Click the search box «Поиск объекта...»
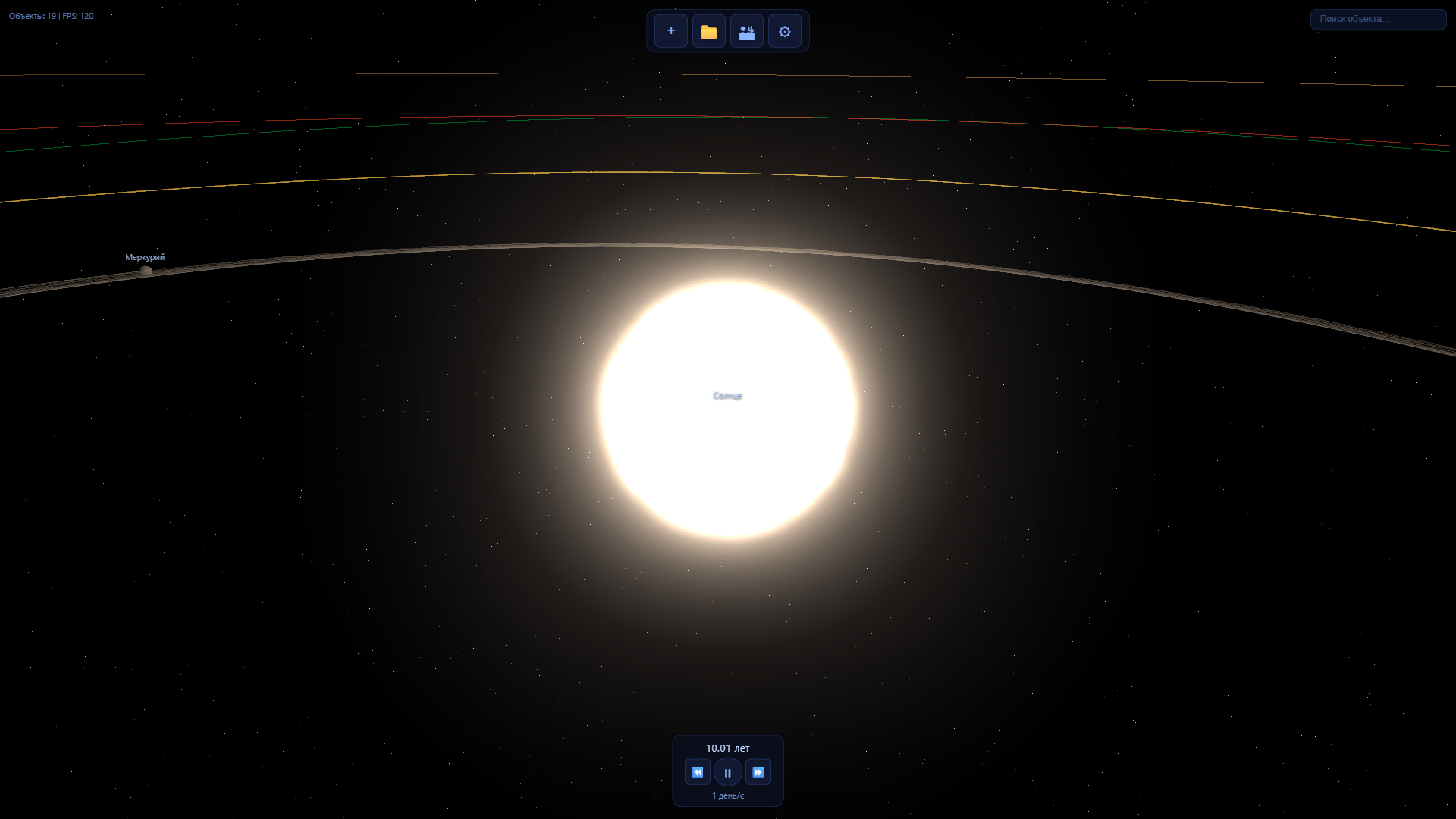 [x=1377, y=19]
